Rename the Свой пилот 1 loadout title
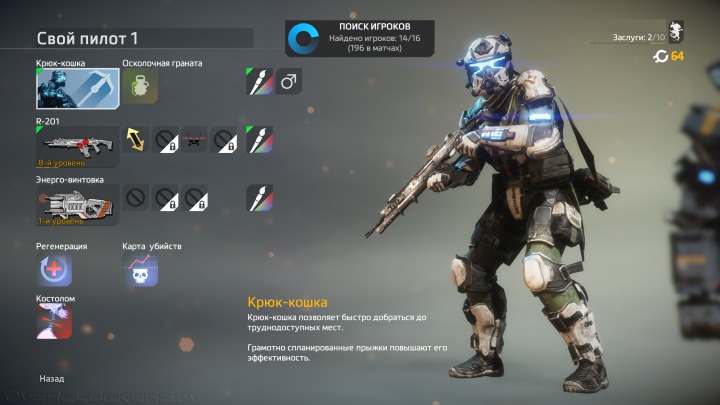720x405 pixels. (x=88, y=39)
